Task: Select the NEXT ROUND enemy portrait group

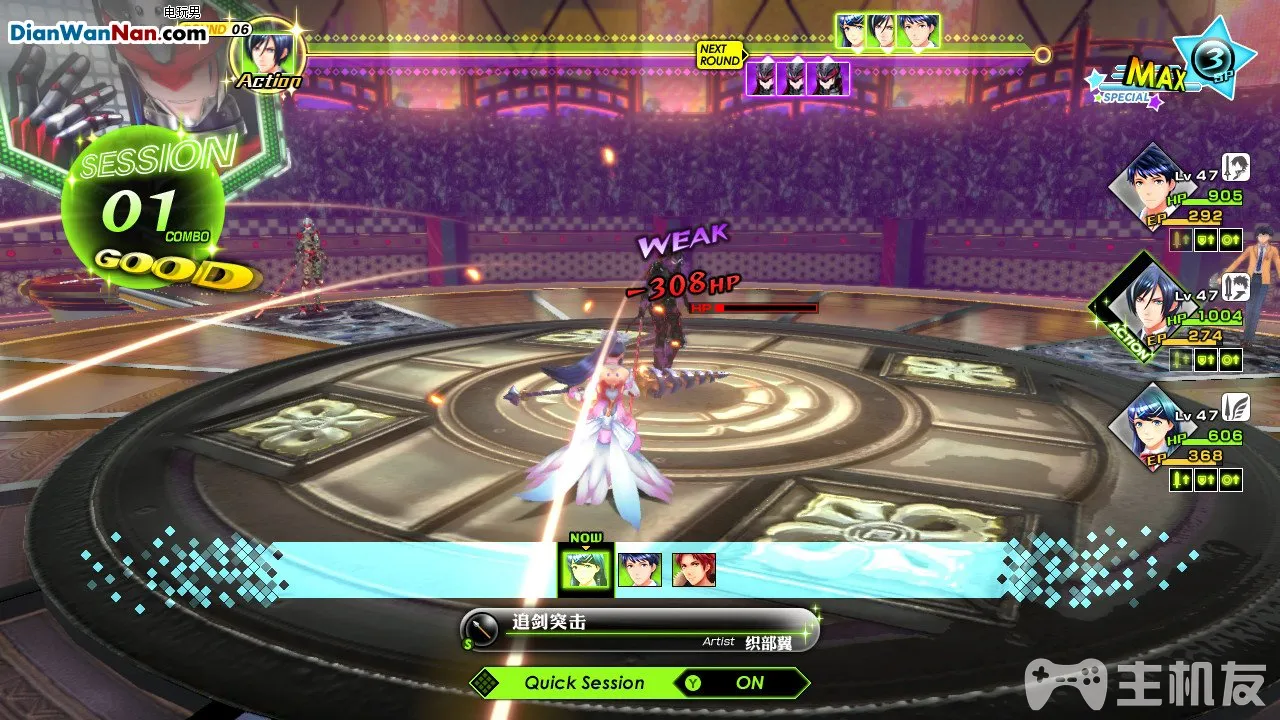Action: tap(798, 78)
